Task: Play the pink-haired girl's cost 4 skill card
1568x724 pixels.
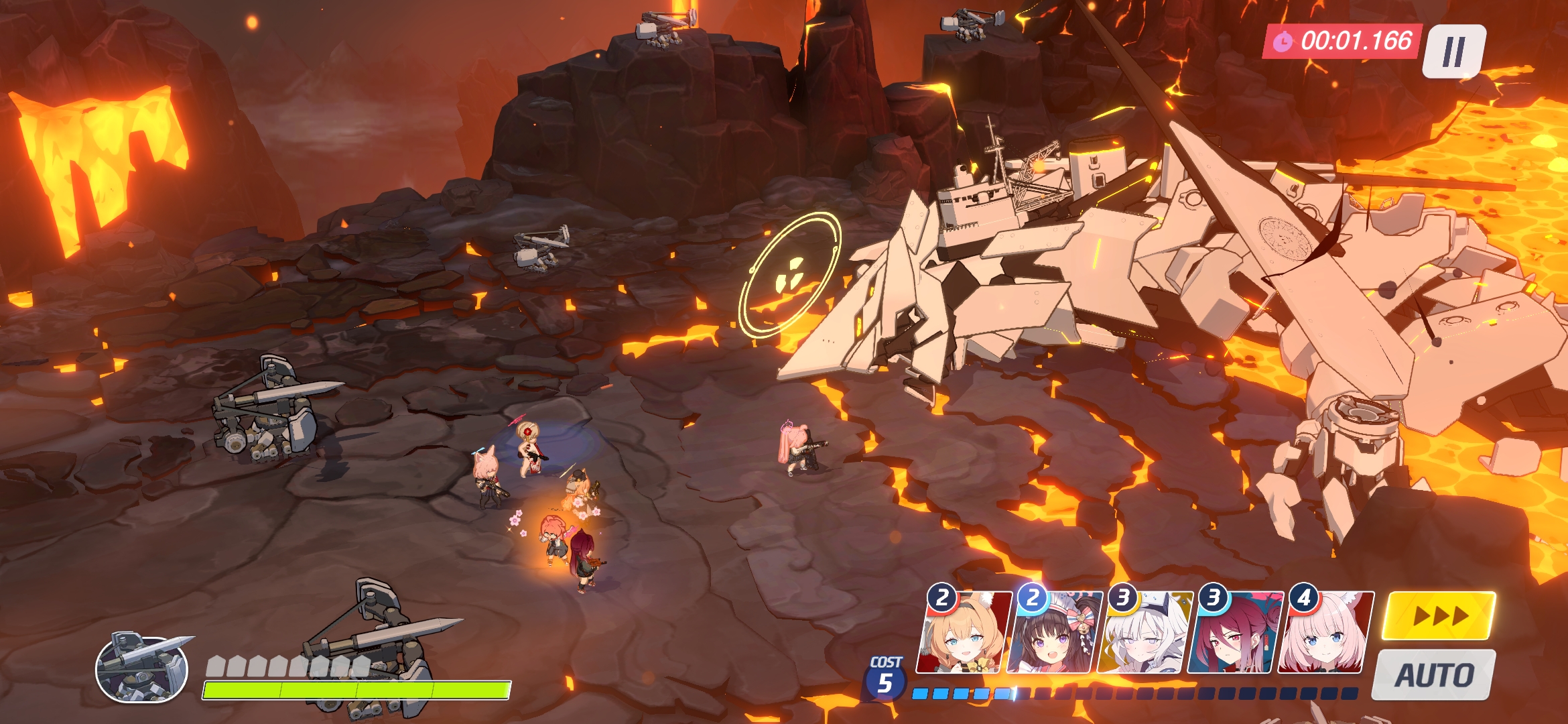Action: click(1325, 634)
